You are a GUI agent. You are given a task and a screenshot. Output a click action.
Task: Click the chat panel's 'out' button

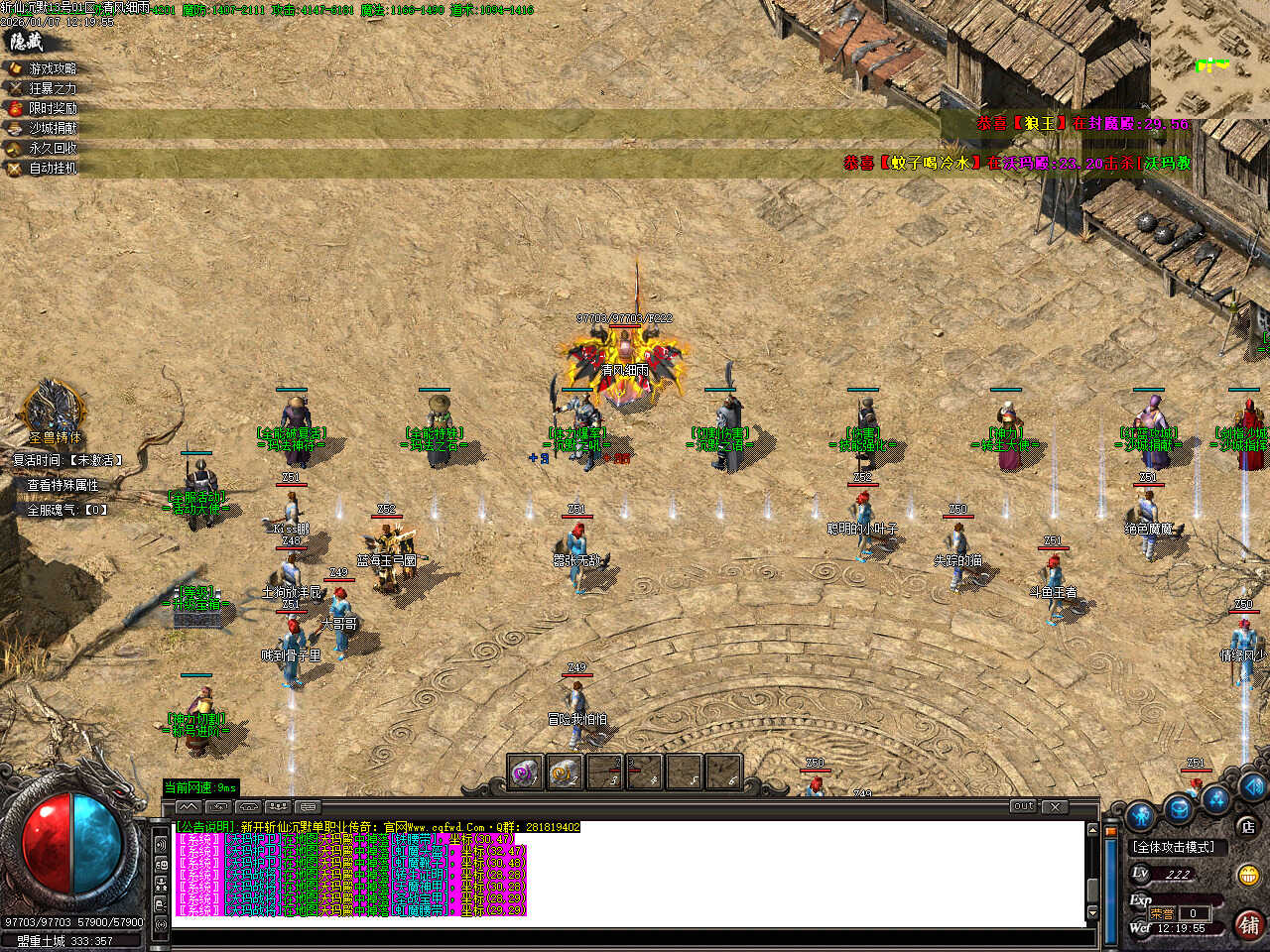point(1024,807)
